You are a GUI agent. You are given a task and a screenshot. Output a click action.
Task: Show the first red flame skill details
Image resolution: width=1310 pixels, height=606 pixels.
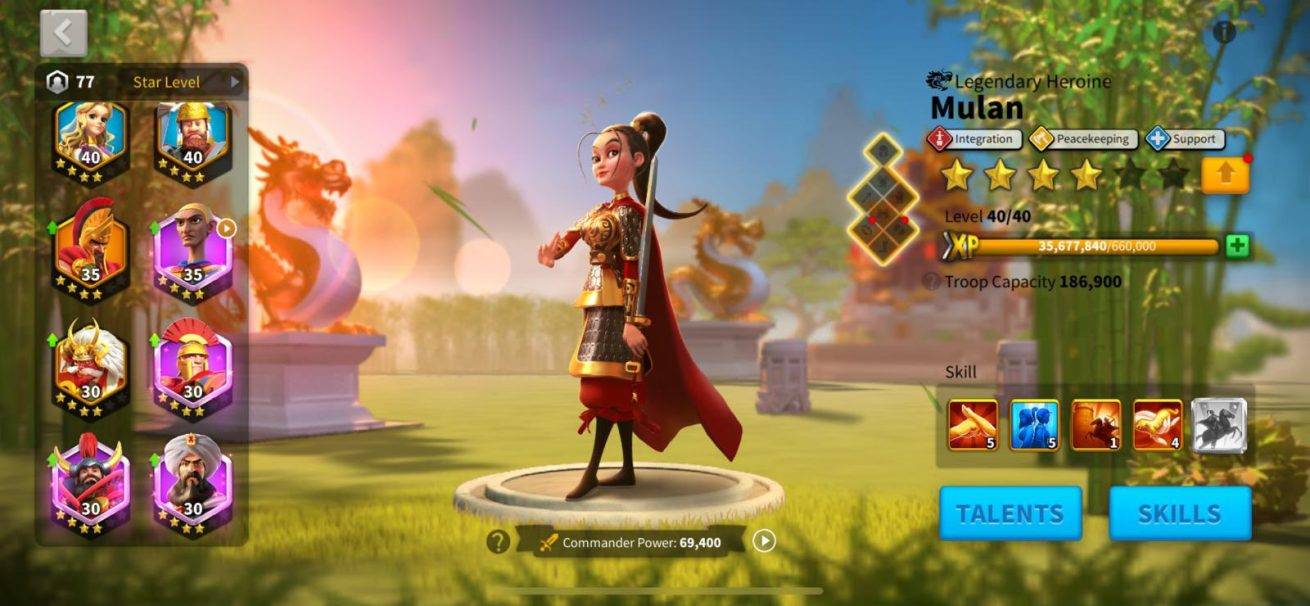(x=973, y=425)
